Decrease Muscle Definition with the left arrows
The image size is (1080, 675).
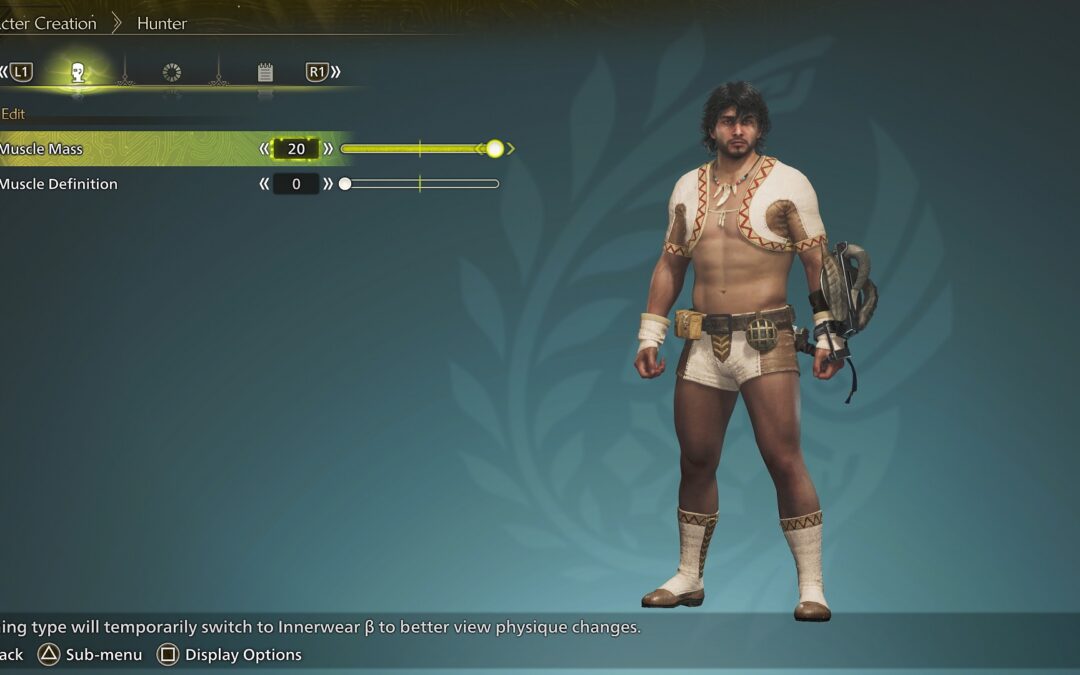coord(265,184)
